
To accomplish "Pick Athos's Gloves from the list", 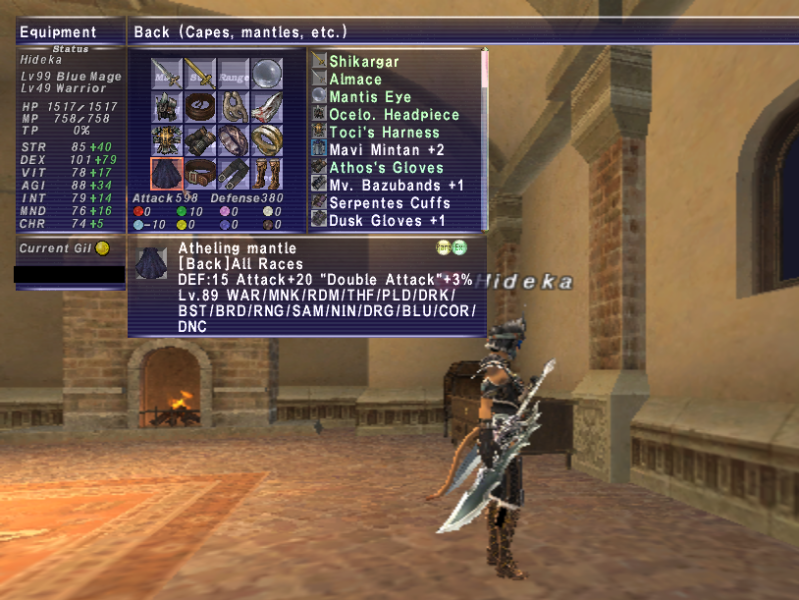I will point(386,168).
